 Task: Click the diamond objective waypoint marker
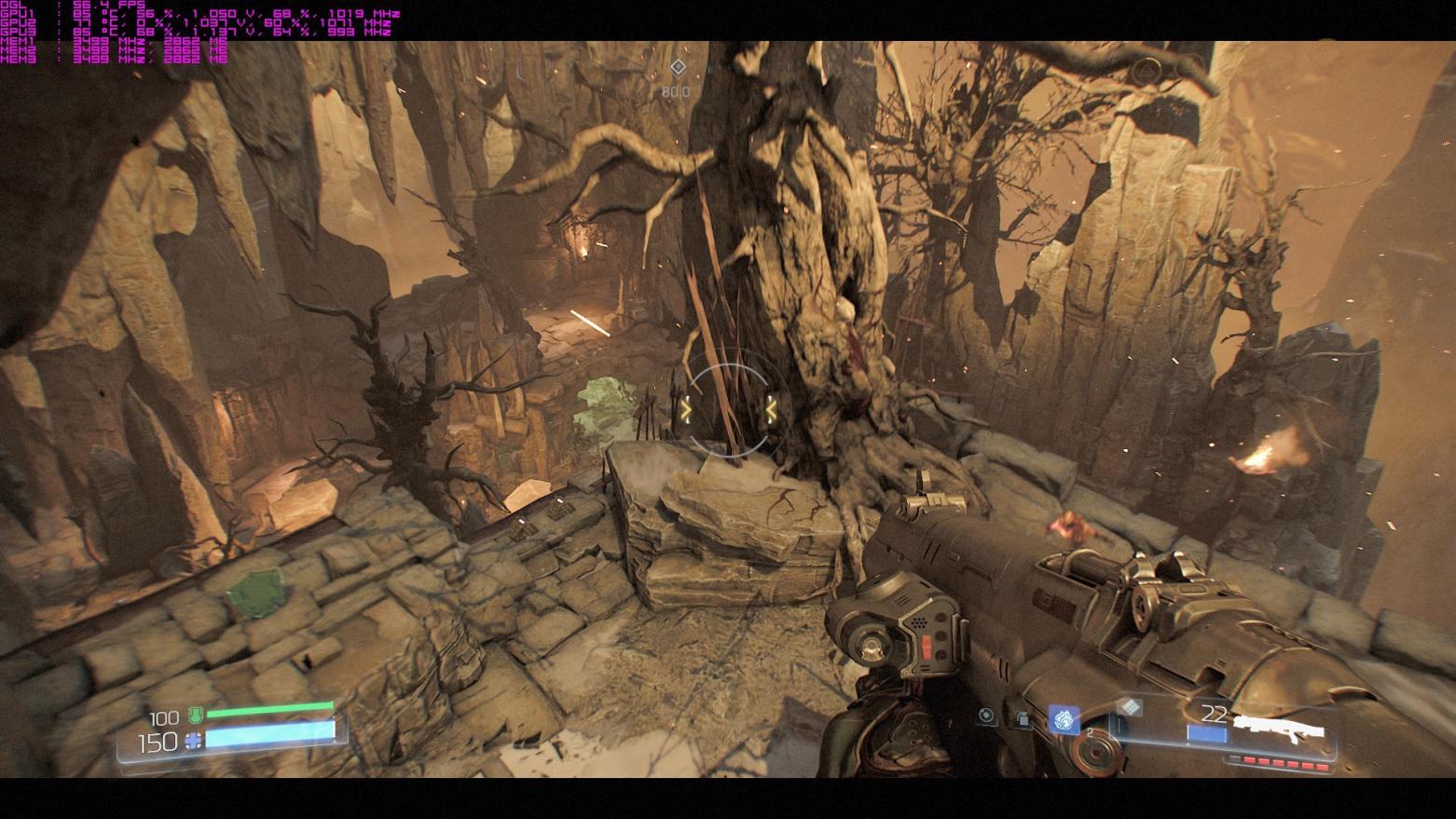click(678, 67)
